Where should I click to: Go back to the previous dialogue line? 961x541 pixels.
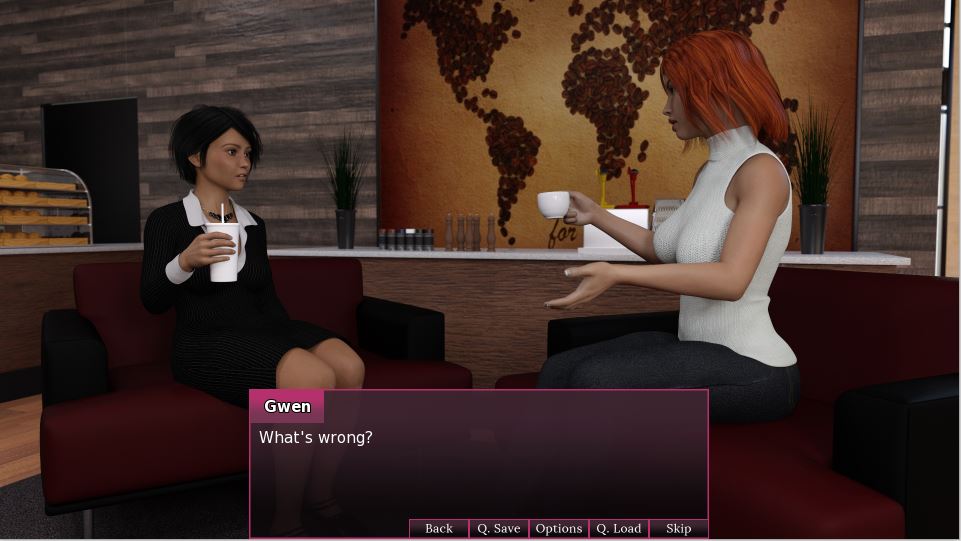point(439,528)
